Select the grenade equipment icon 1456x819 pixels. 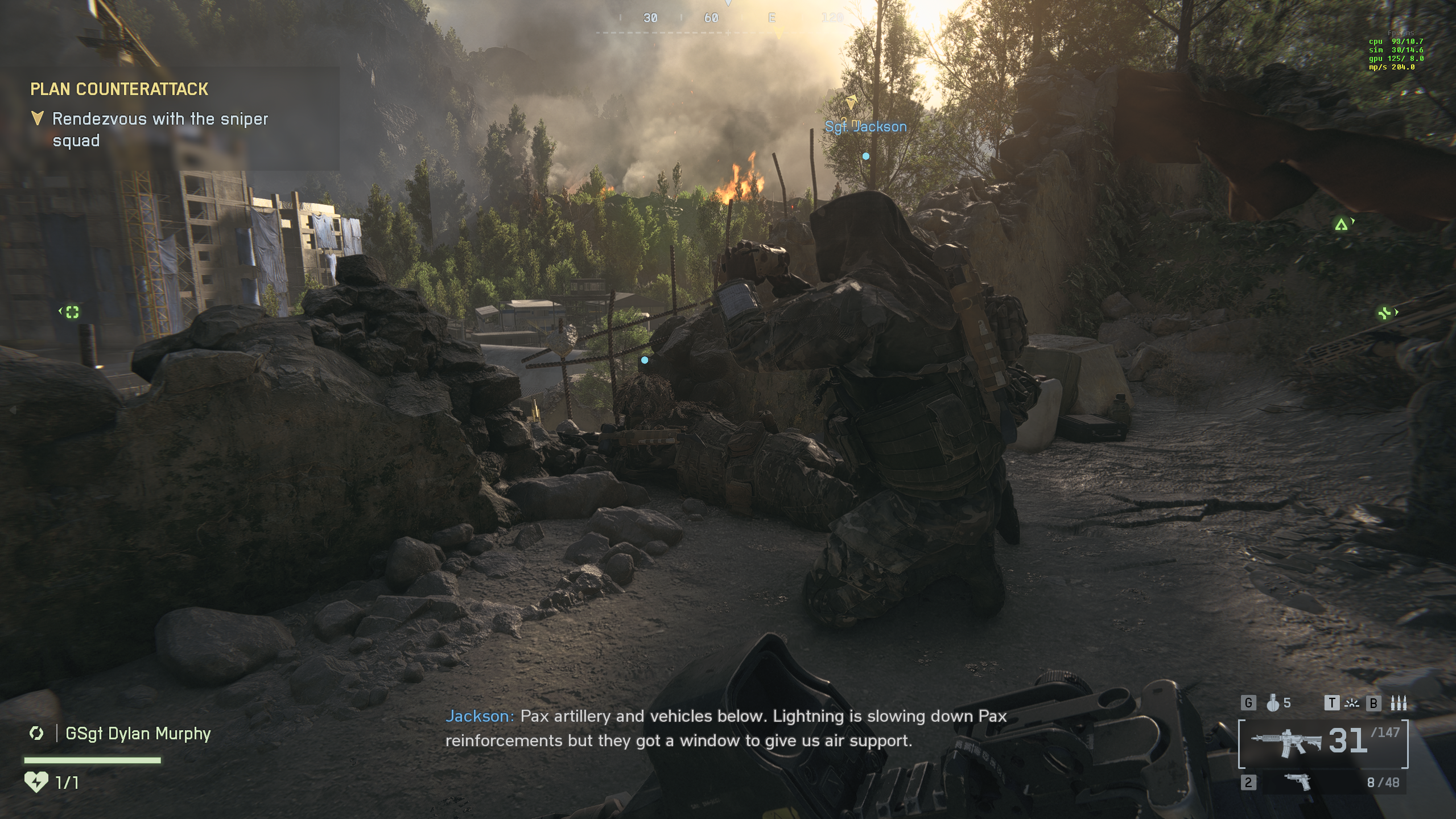pyautogui.click(x=1273, y=703)
